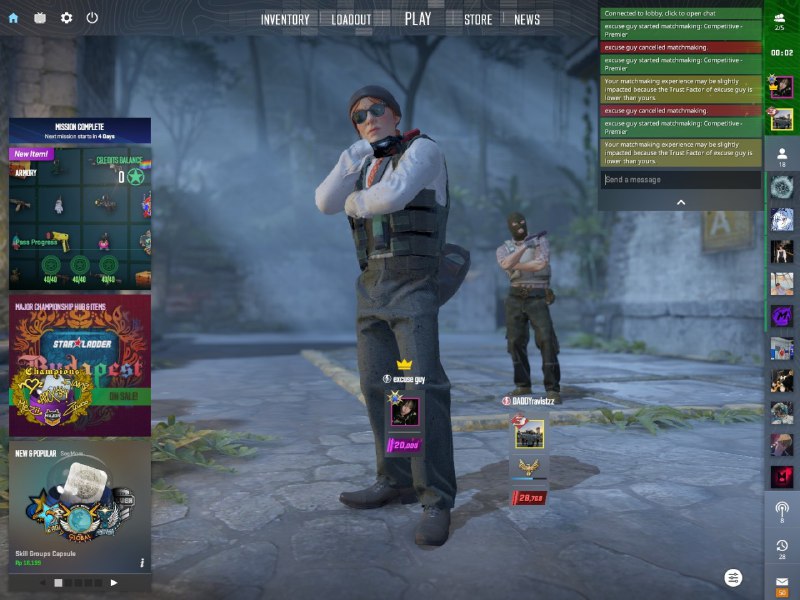The image size is (800, 600).
Task: Click the power quit icon
Action: 93,18
